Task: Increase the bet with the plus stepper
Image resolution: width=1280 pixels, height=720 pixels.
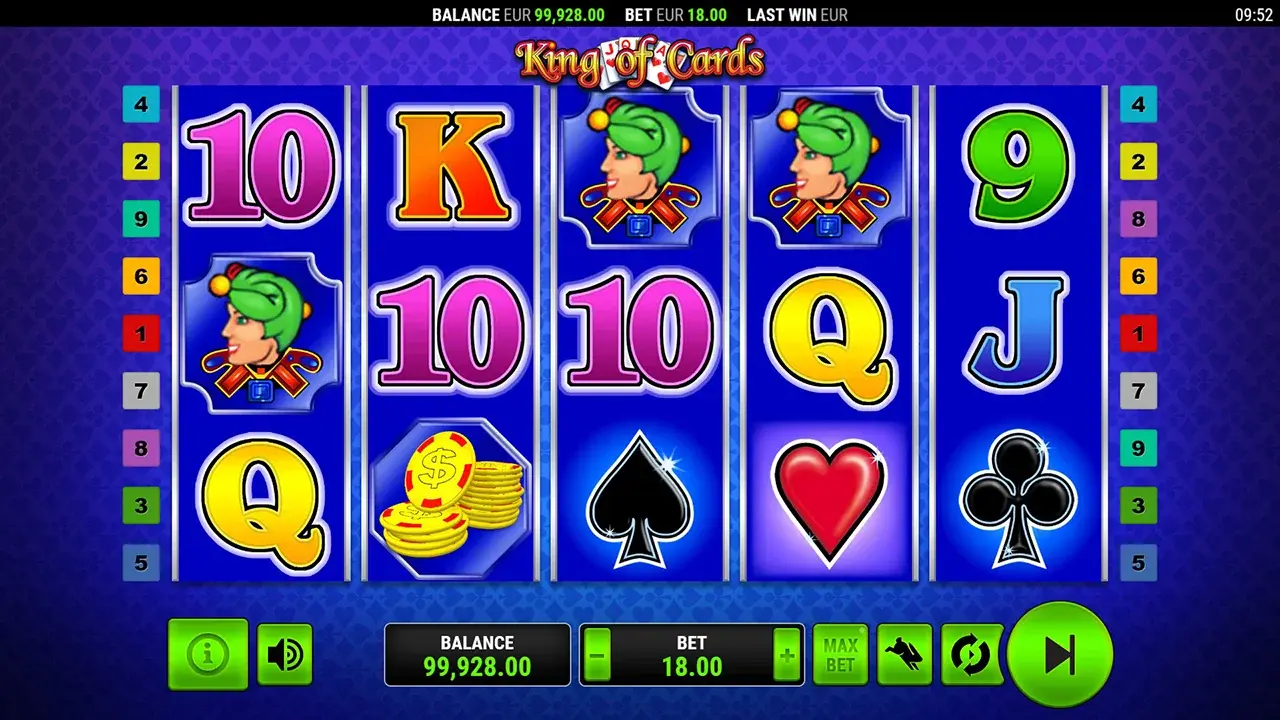Action: click(x=788, y=654)
